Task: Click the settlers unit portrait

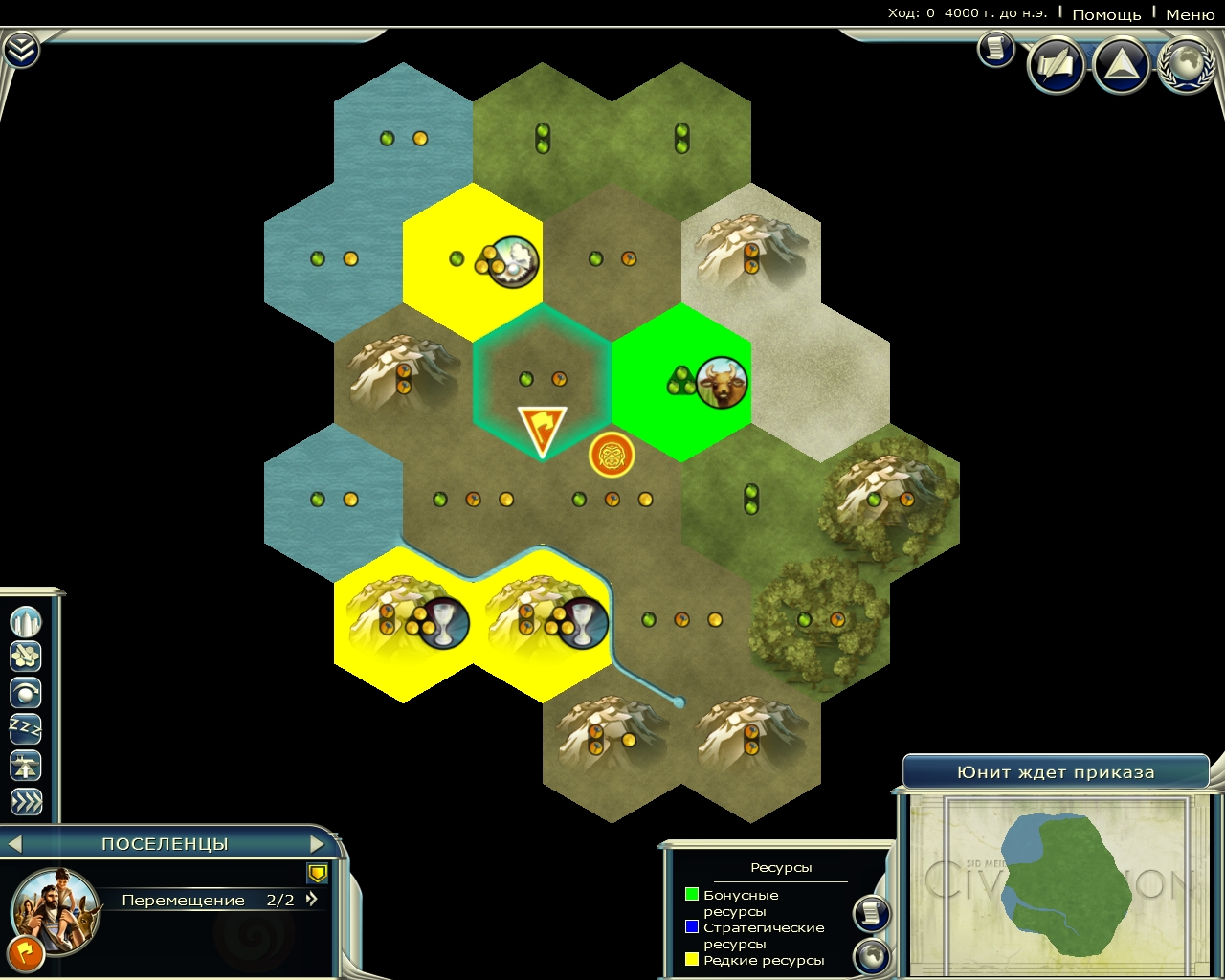Action: tap(56, 909)
